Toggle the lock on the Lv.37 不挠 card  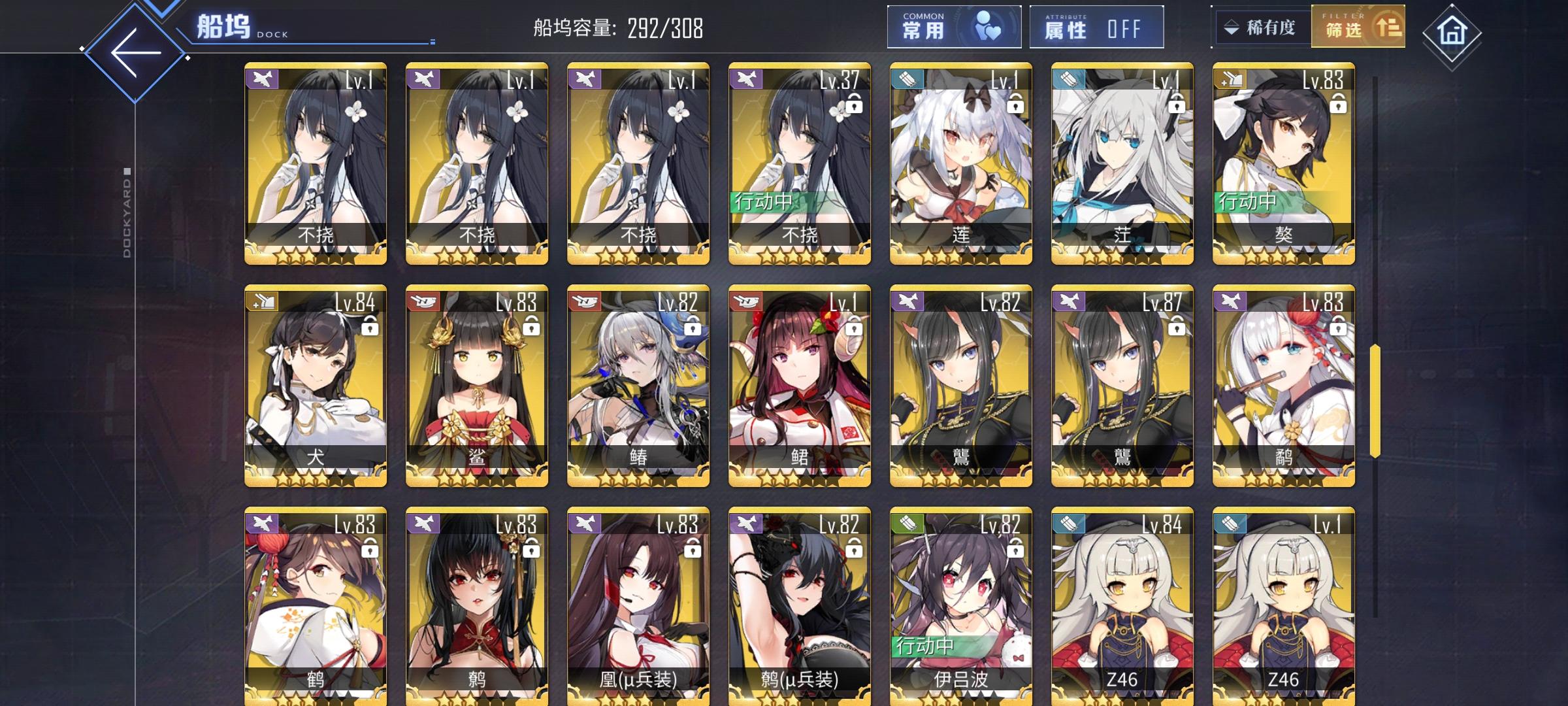(x=853, y=108)
